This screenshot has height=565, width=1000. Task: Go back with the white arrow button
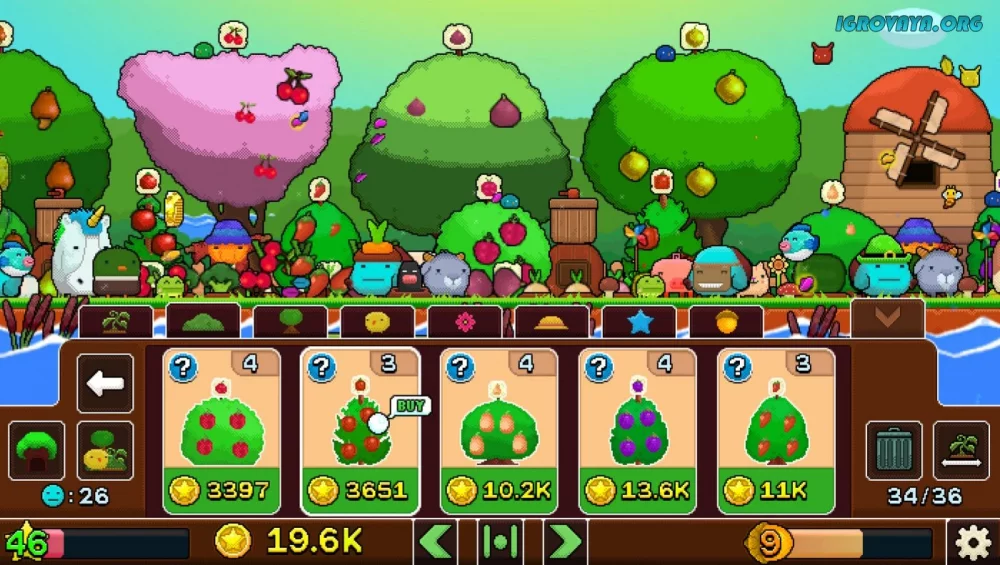[105, 383]
